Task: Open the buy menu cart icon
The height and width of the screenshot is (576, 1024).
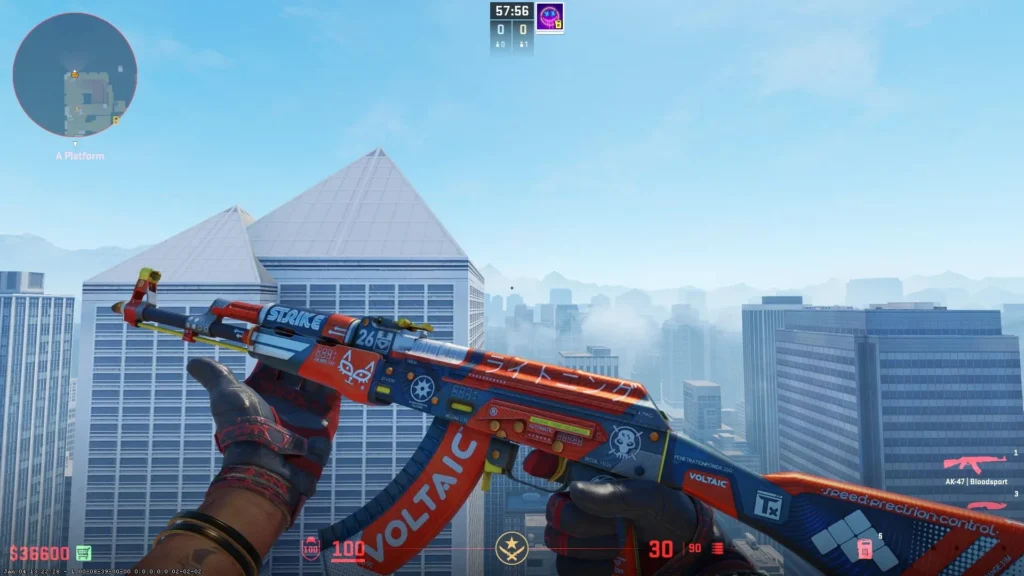Action: 84,553
